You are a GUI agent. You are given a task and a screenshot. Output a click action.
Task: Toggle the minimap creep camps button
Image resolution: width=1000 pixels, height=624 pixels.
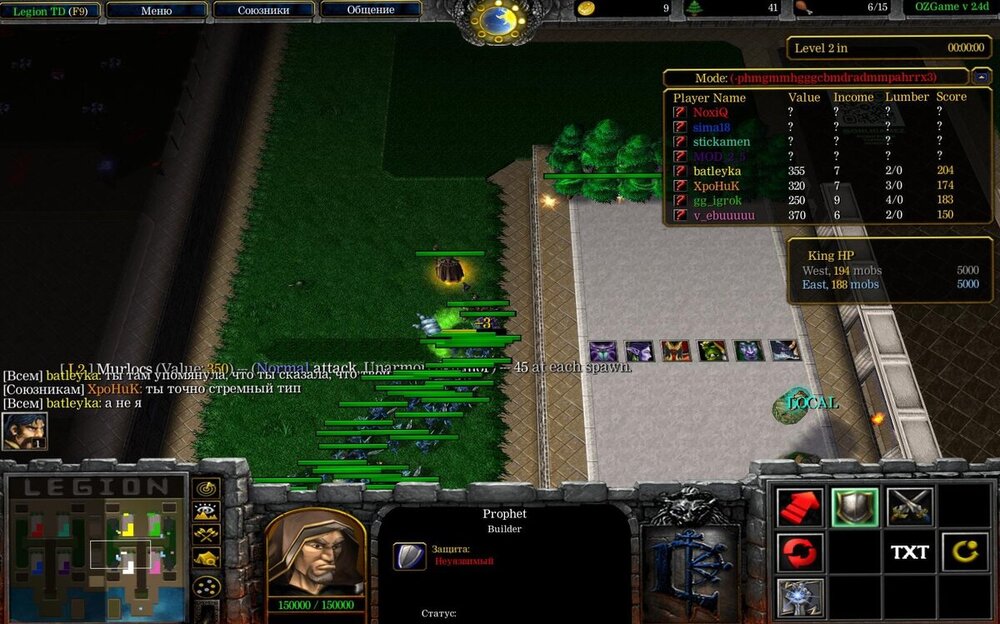[207, 558]
